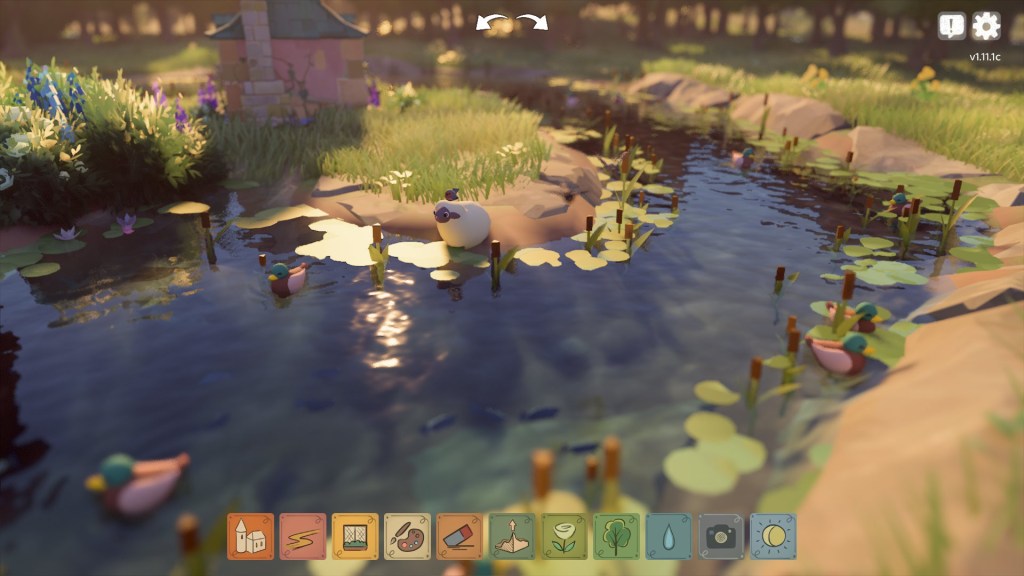Activate the eraser tool
Viewport: 1024px width, 576px height.
[460, 537]
